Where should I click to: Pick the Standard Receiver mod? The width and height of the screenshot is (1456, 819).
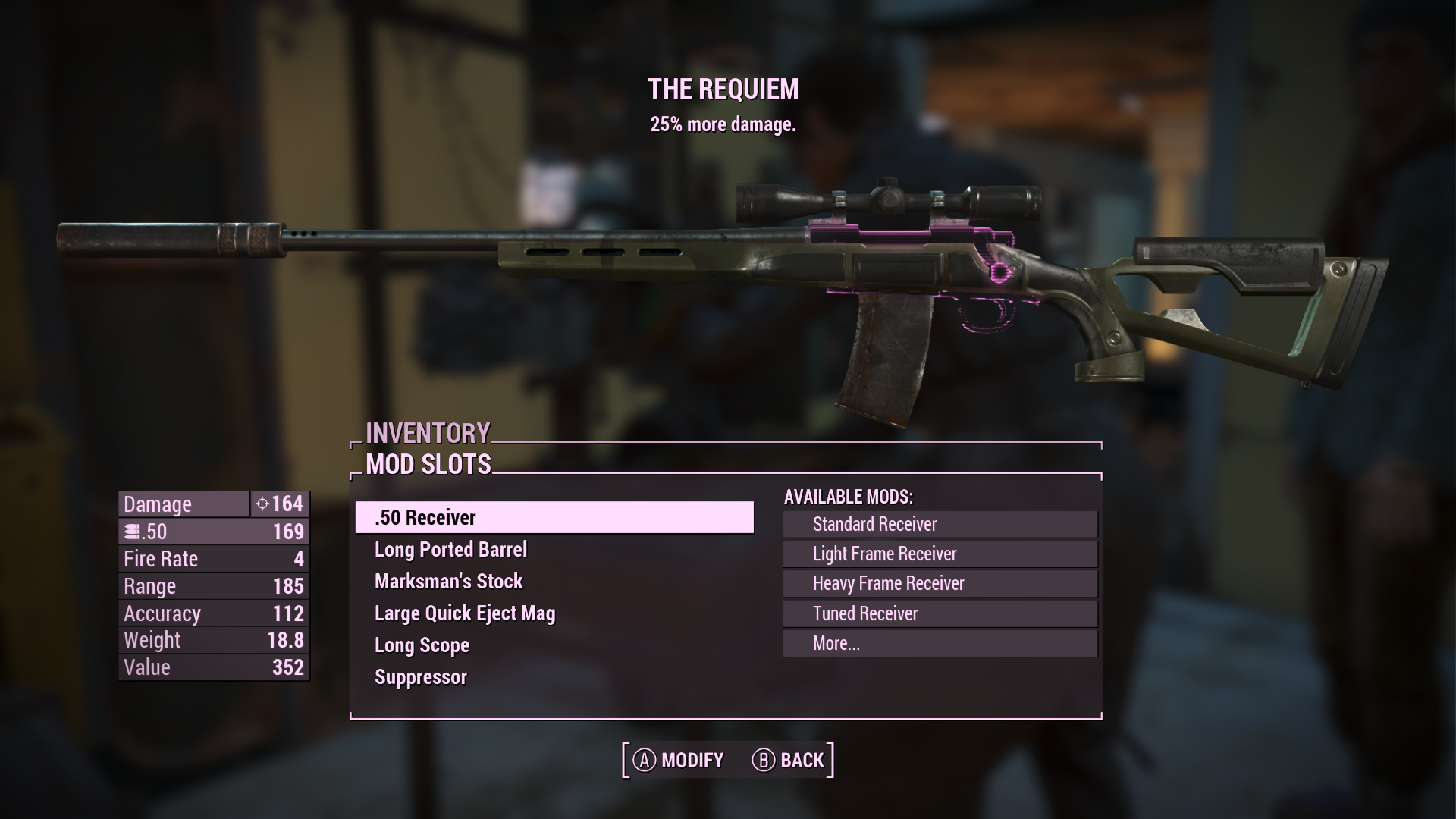coord(940,524)
